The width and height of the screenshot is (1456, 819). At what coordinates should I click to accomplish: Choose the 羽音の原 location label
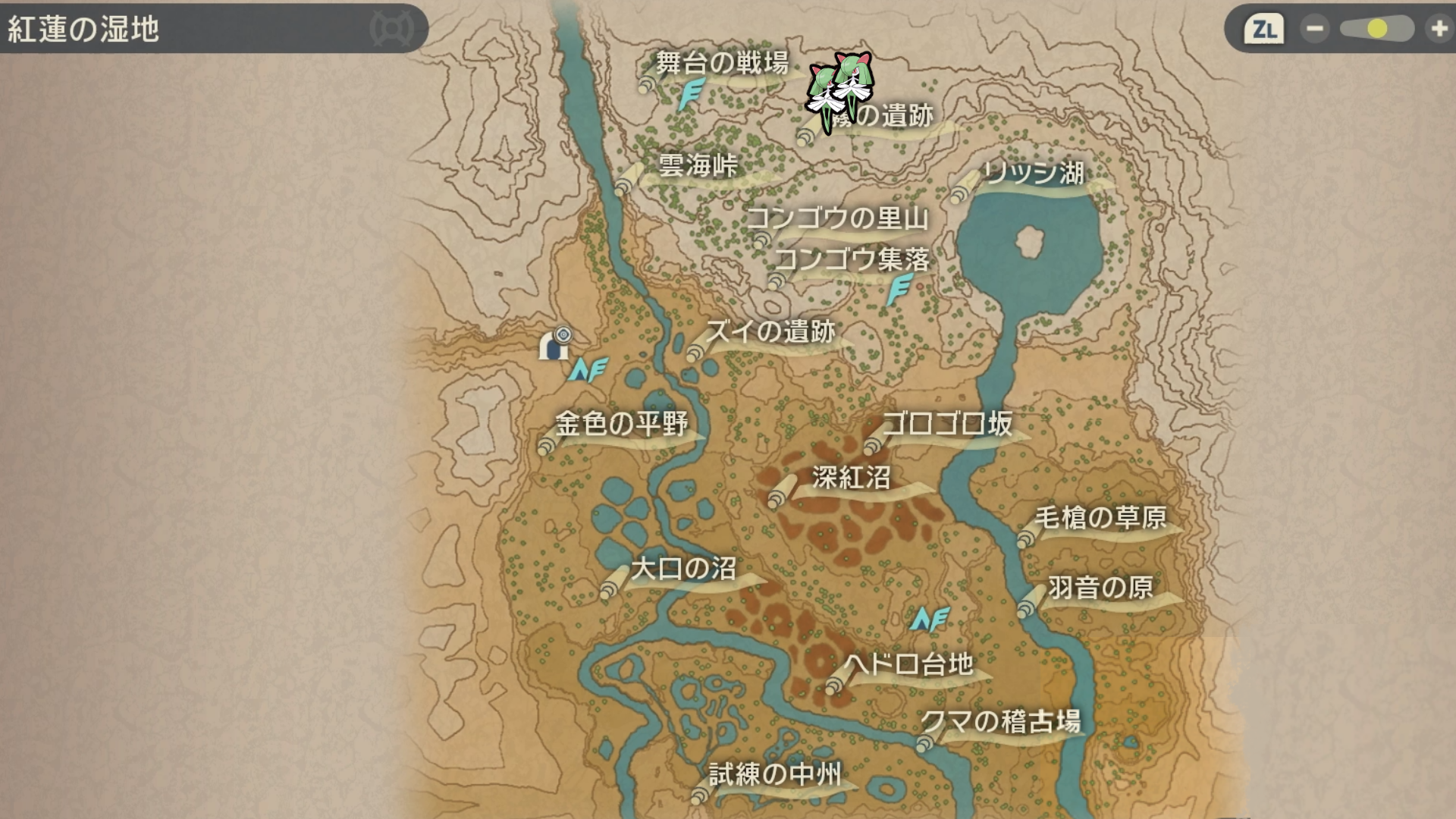(x=1100, y=587)
